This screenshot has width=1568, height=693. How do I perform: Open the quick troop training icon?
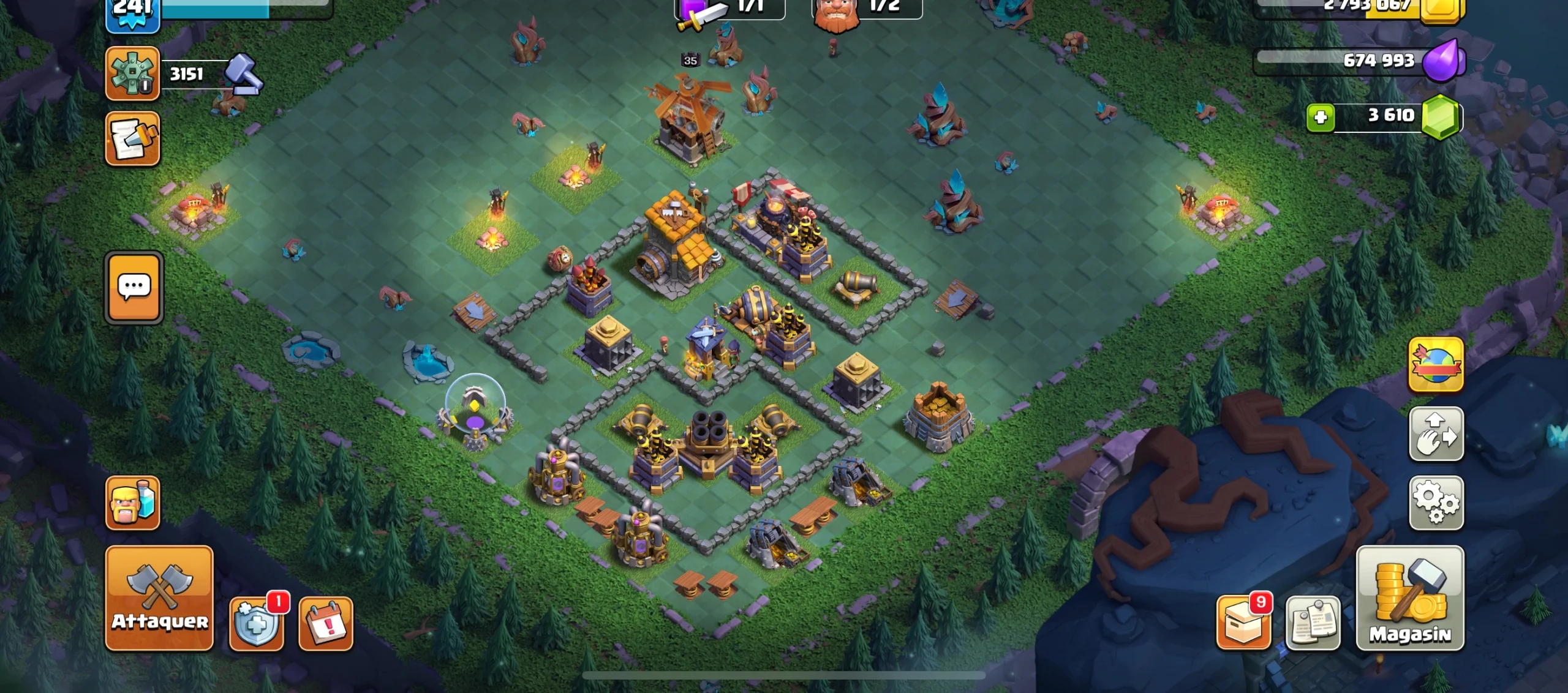point(134,502)
